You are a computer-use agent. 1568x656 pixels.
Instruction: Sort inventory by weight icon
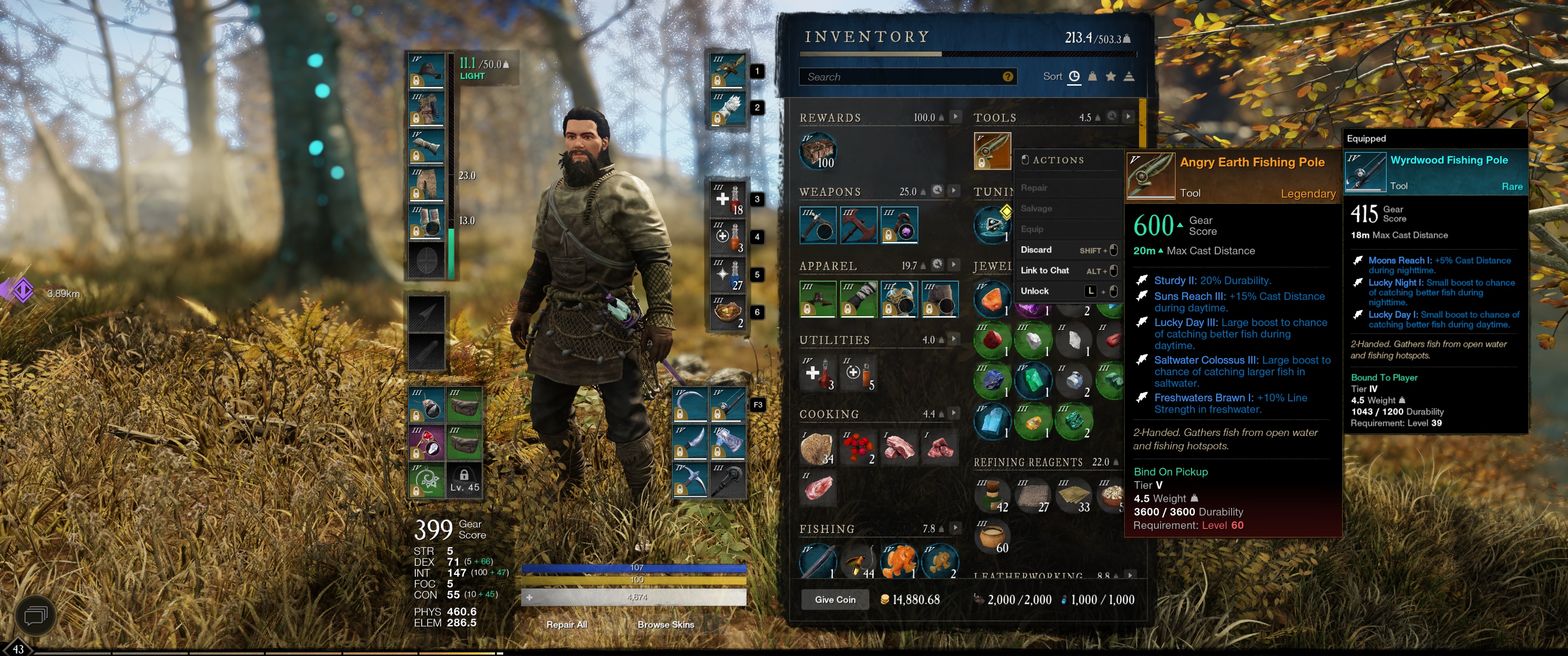[x=1093, y=77]
